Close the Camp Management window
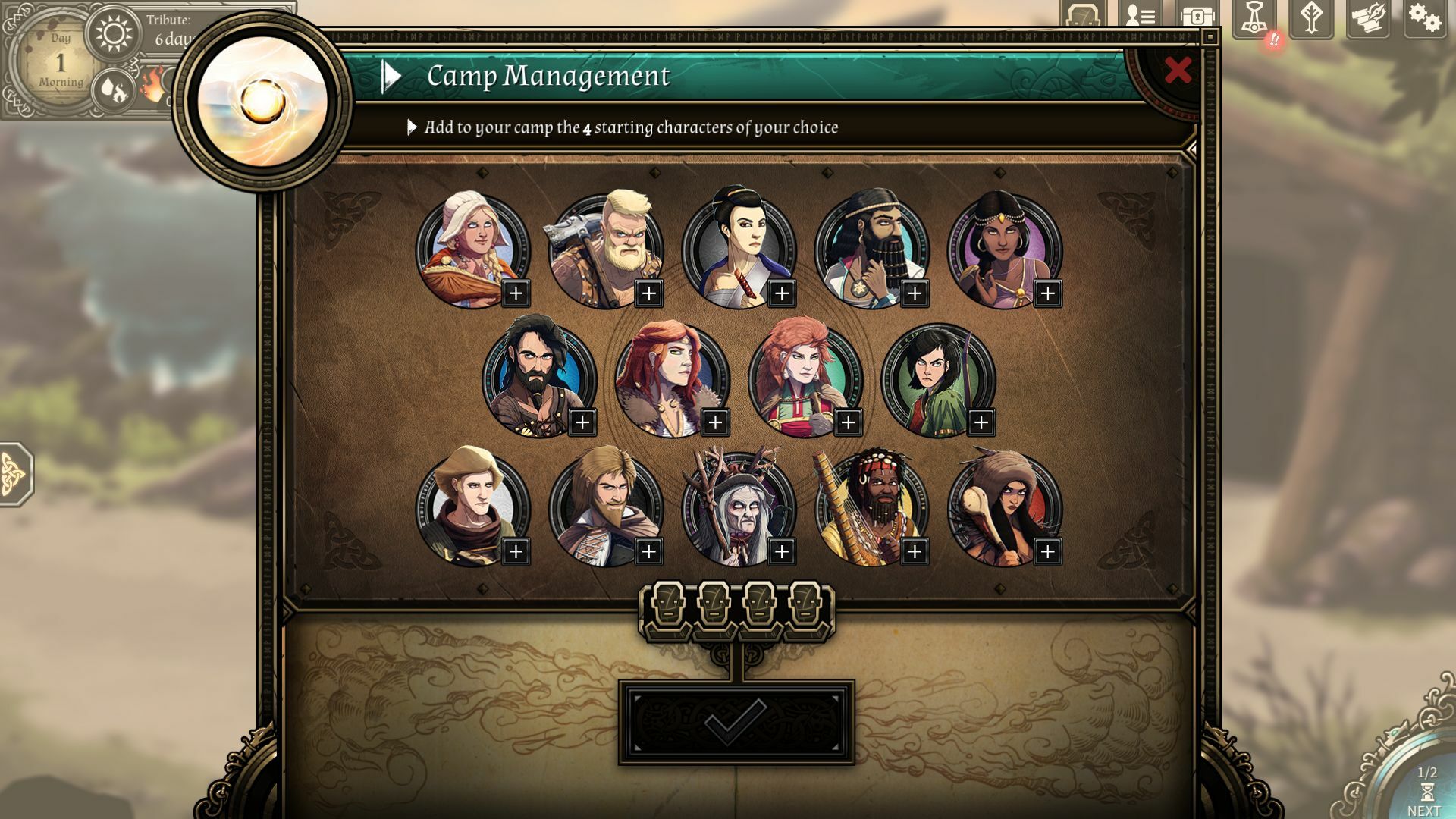The image size is (1456, 819). tap(1178, 70)
